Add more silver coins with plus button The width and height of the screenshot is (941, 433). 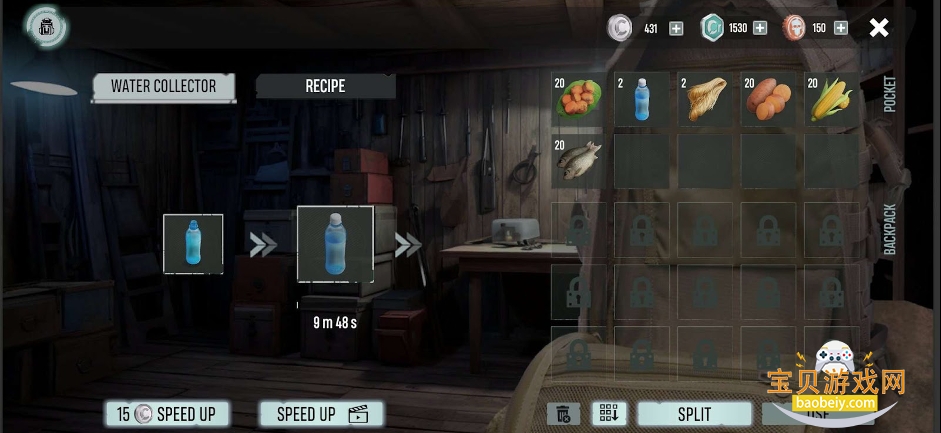[x=676, y=28]
